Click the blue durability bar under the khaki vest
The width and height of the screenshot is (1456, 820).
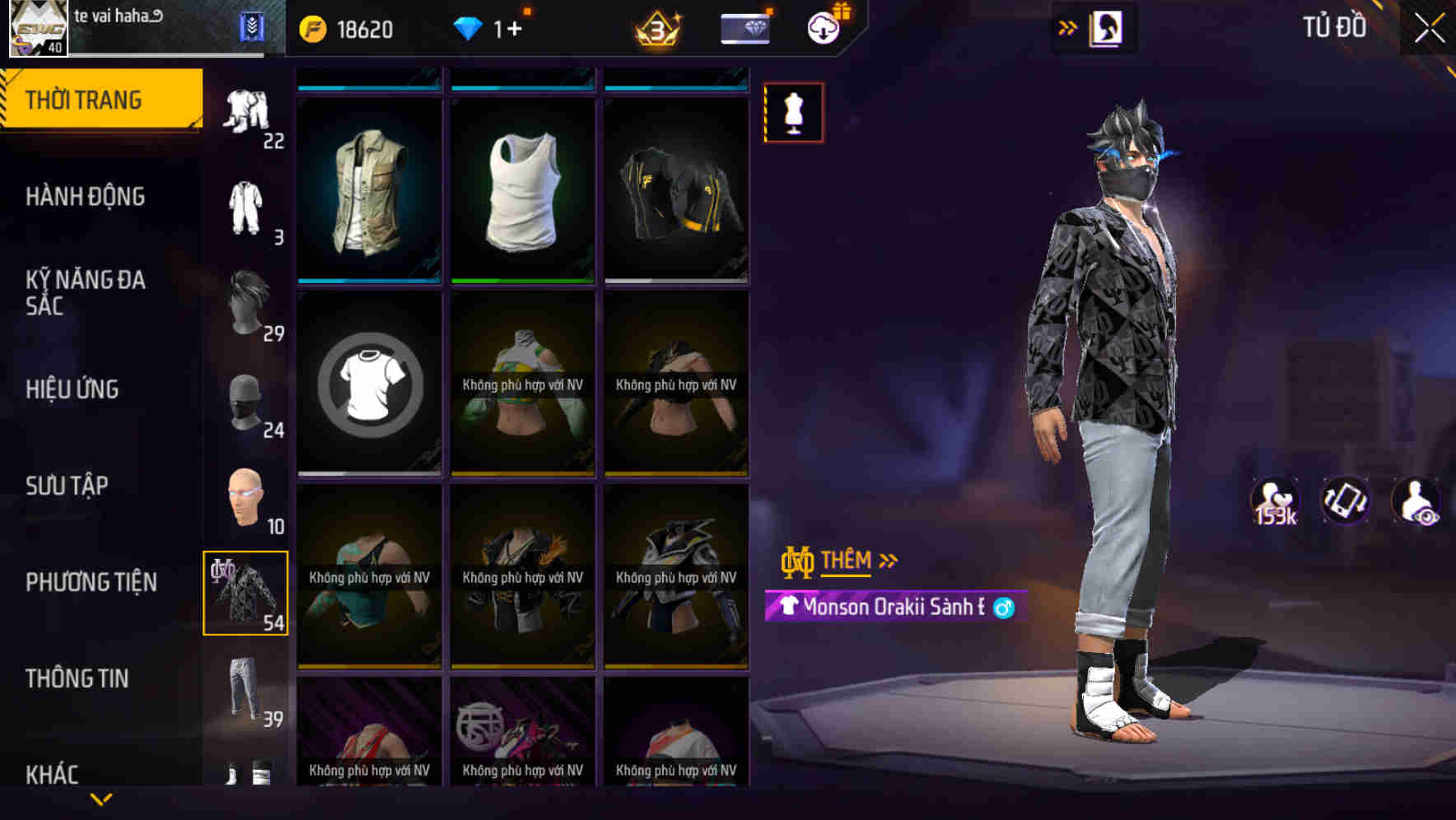pos(368,279)
